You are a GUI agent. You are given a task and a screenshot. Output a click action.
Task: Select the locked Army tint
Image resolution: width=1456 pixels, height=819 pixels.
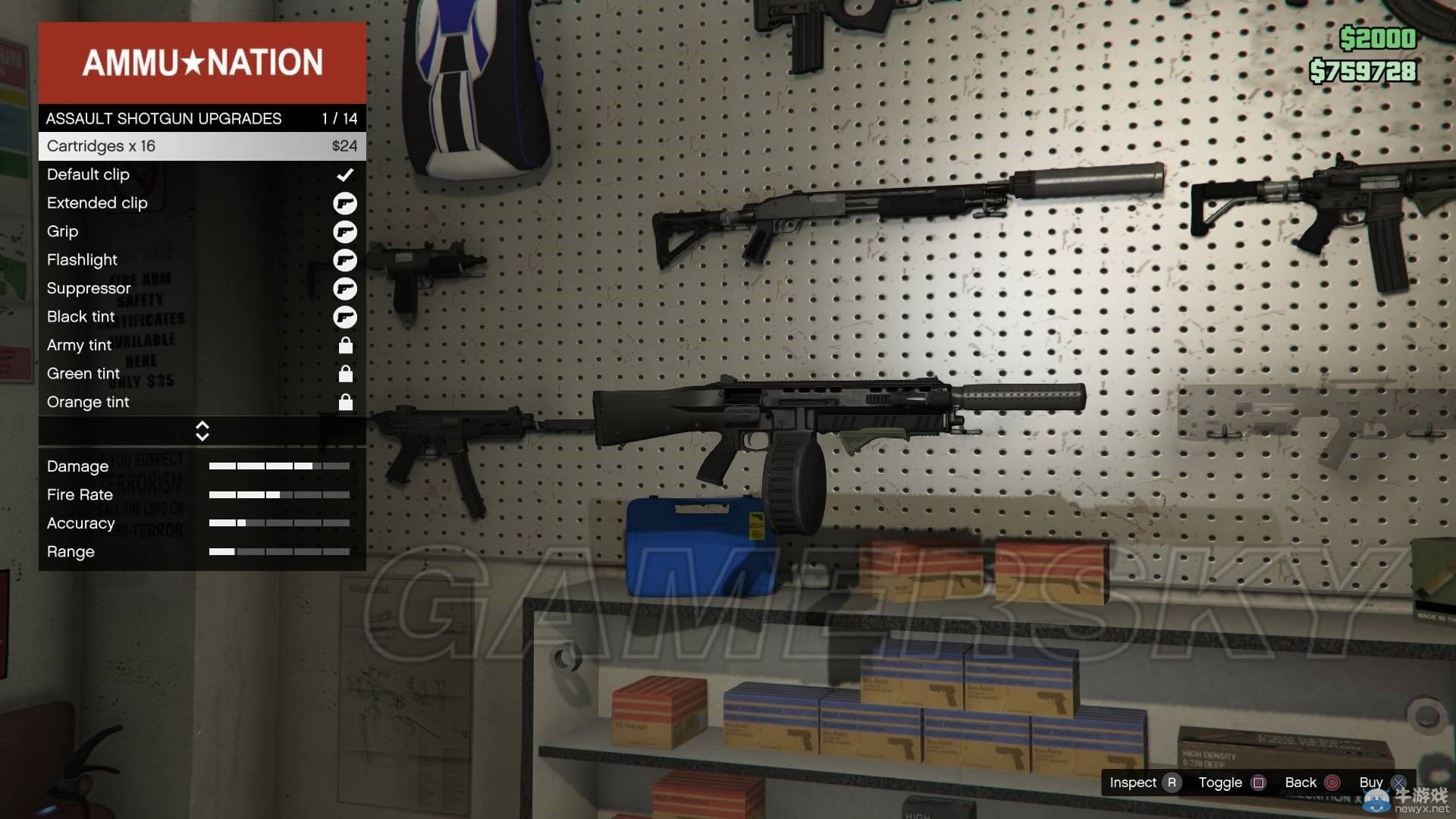[x=202, y=345]
